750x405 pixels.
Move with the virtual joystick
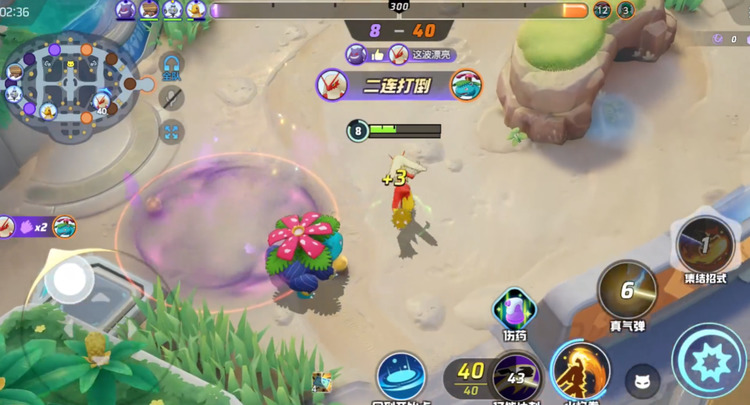(70, 280)
